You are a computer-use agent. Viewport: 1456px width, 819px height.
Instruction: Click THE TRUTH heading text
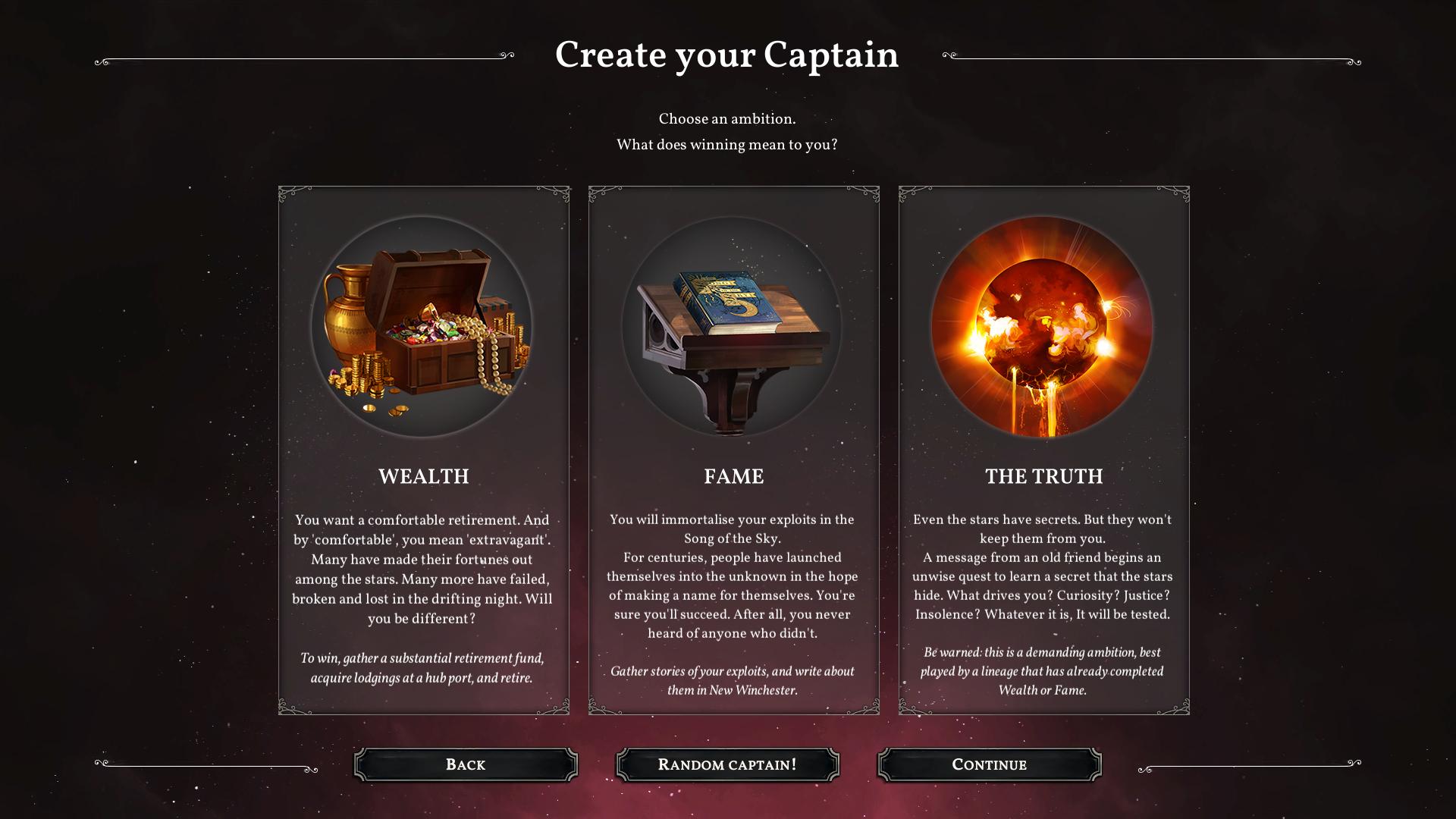[1043, 477]
